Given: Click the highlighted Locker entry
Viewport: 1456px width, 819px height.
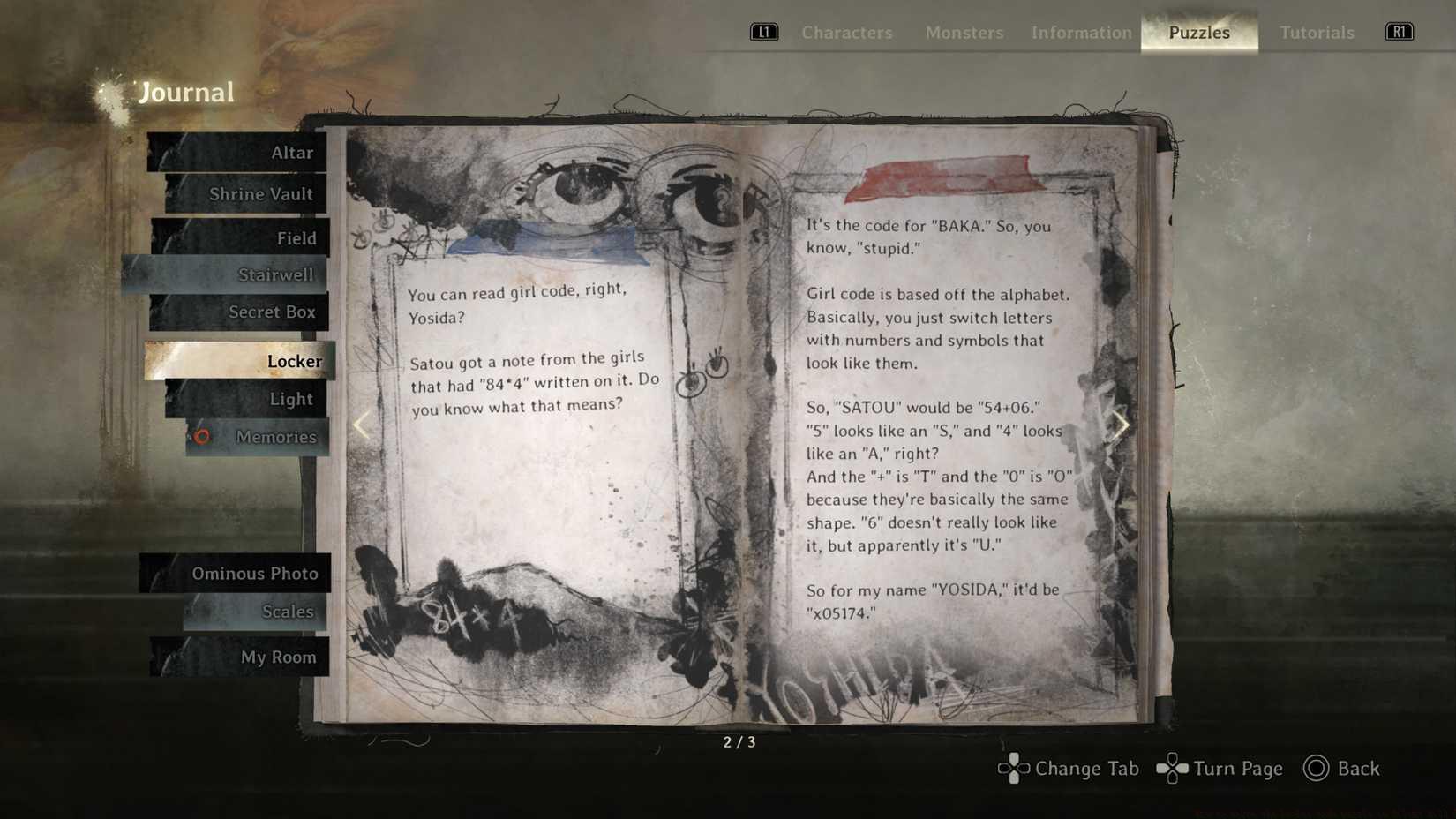Looking at the screenshot, I should pyautogui.click(x=294, y=361).
